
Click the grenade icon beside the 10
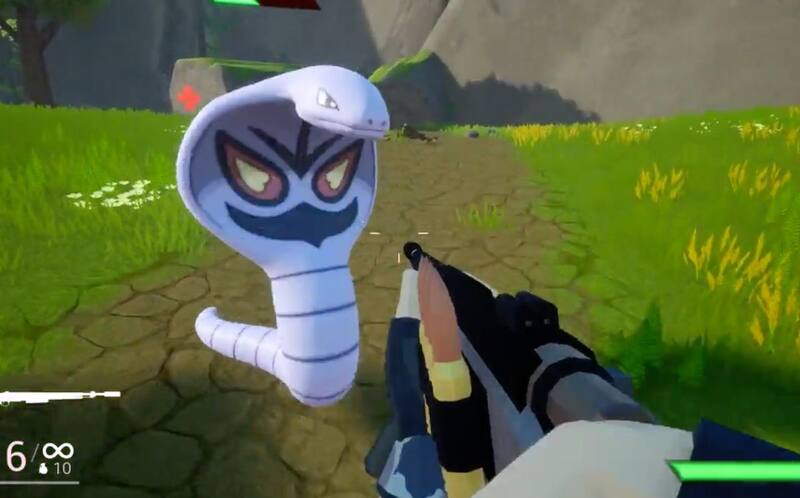43,467
